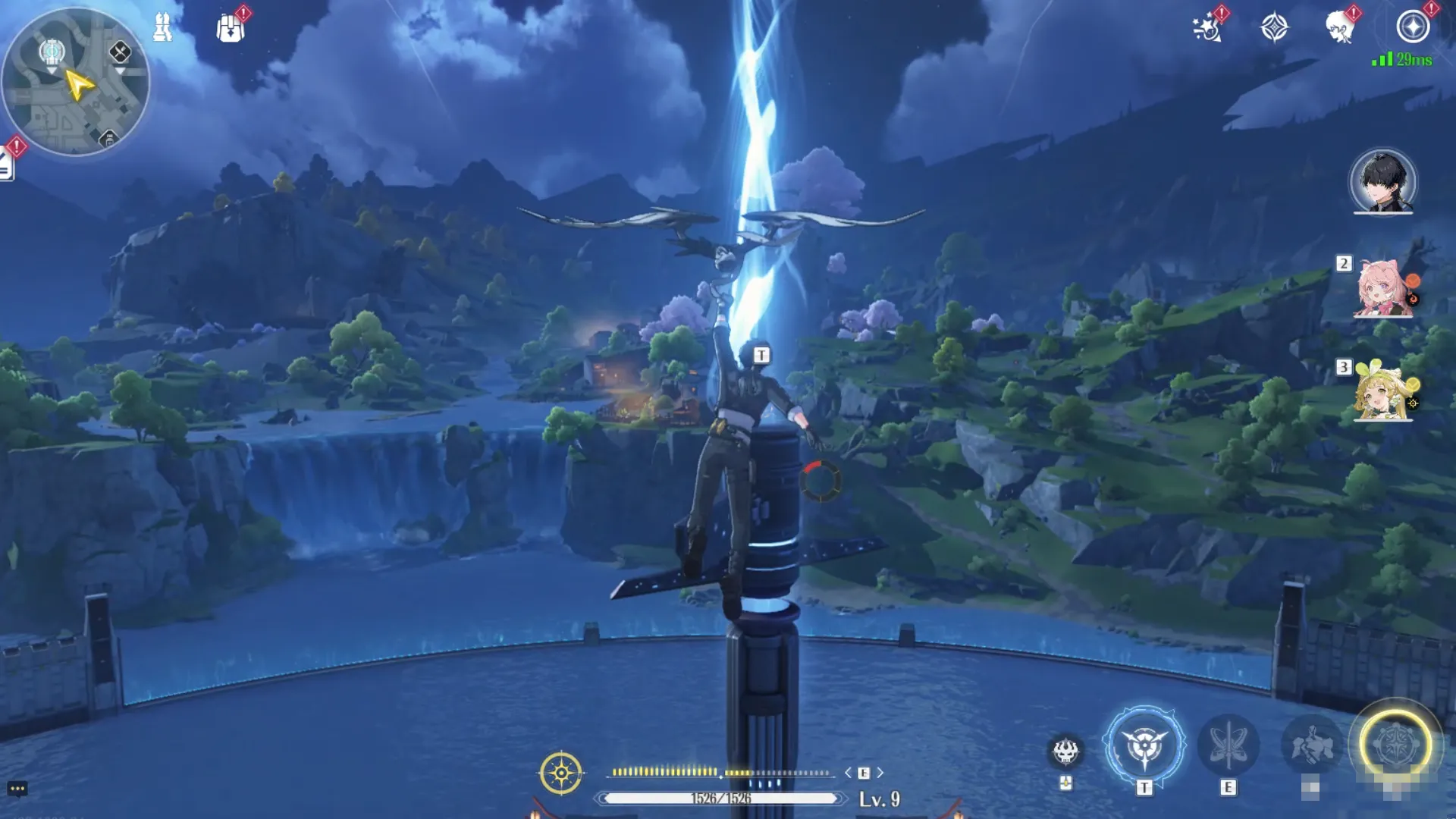Open the circled star icon above ping
Viewport: 1456px width, 819px height.
click(x=1413, y=27)
